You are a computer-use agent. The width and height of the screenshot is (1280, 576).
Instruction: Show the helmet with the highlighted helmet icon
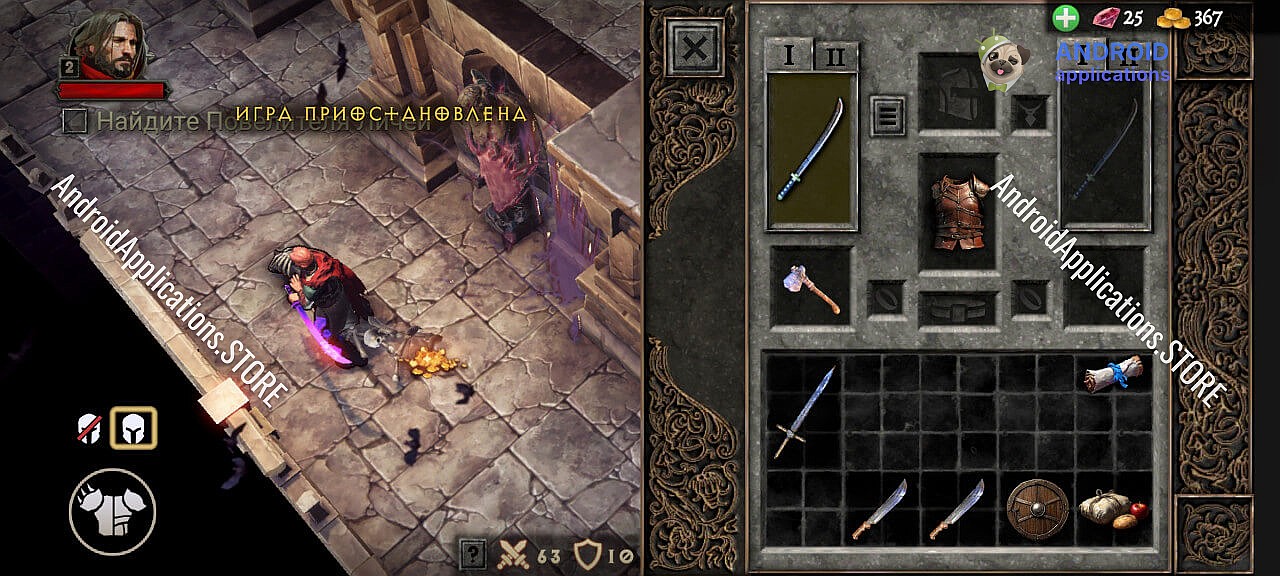(x=133, y=428)
